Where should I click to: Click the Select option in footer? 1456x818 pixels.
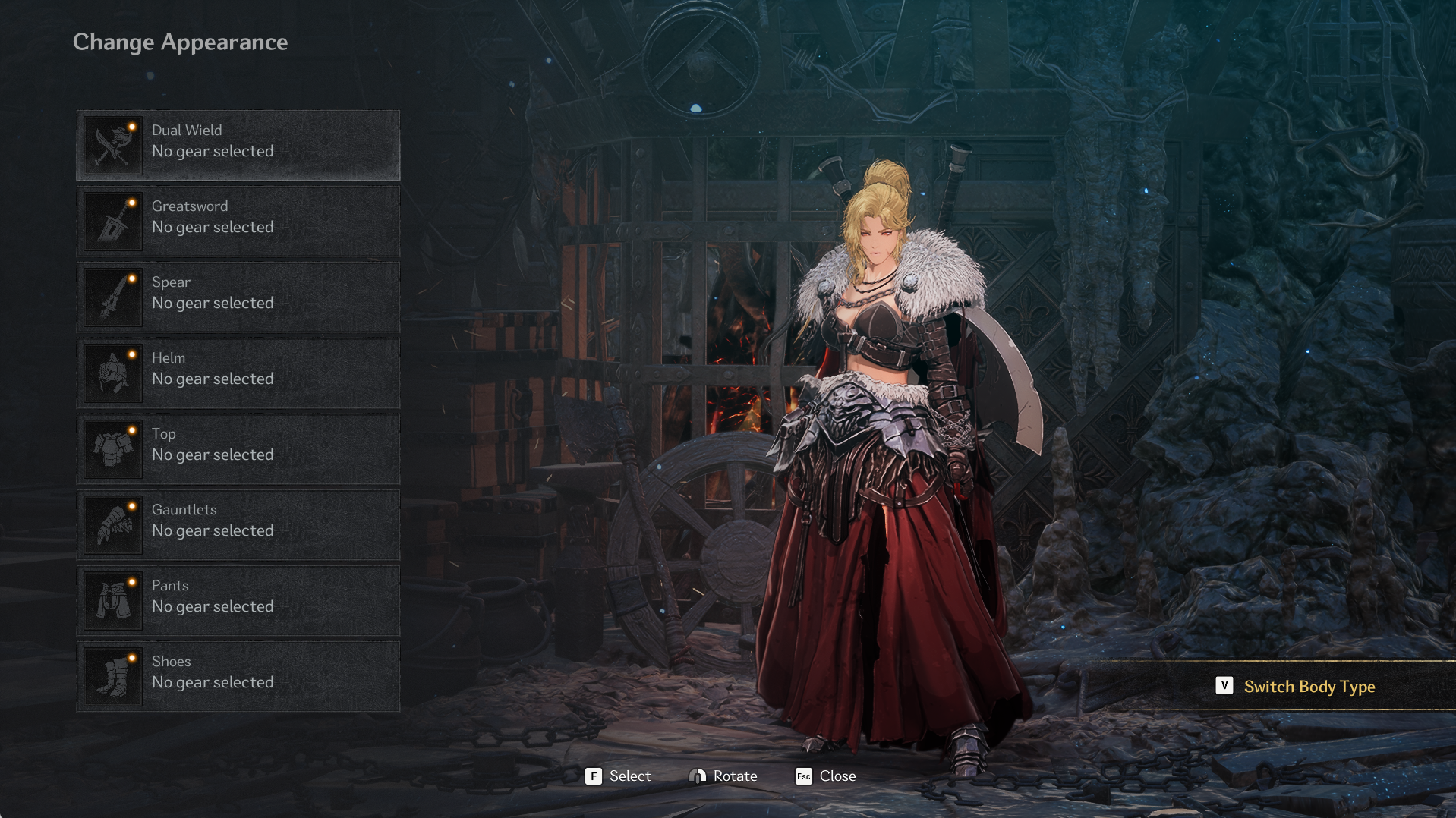[618, 776]
